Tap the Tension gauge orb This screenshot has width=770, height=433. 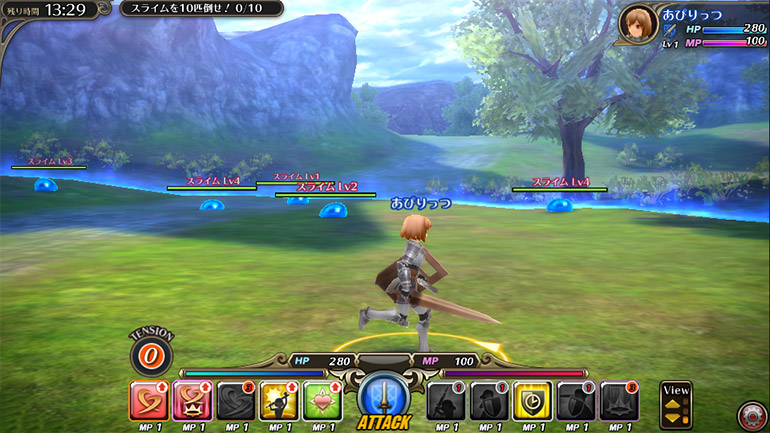click(152, 355)
